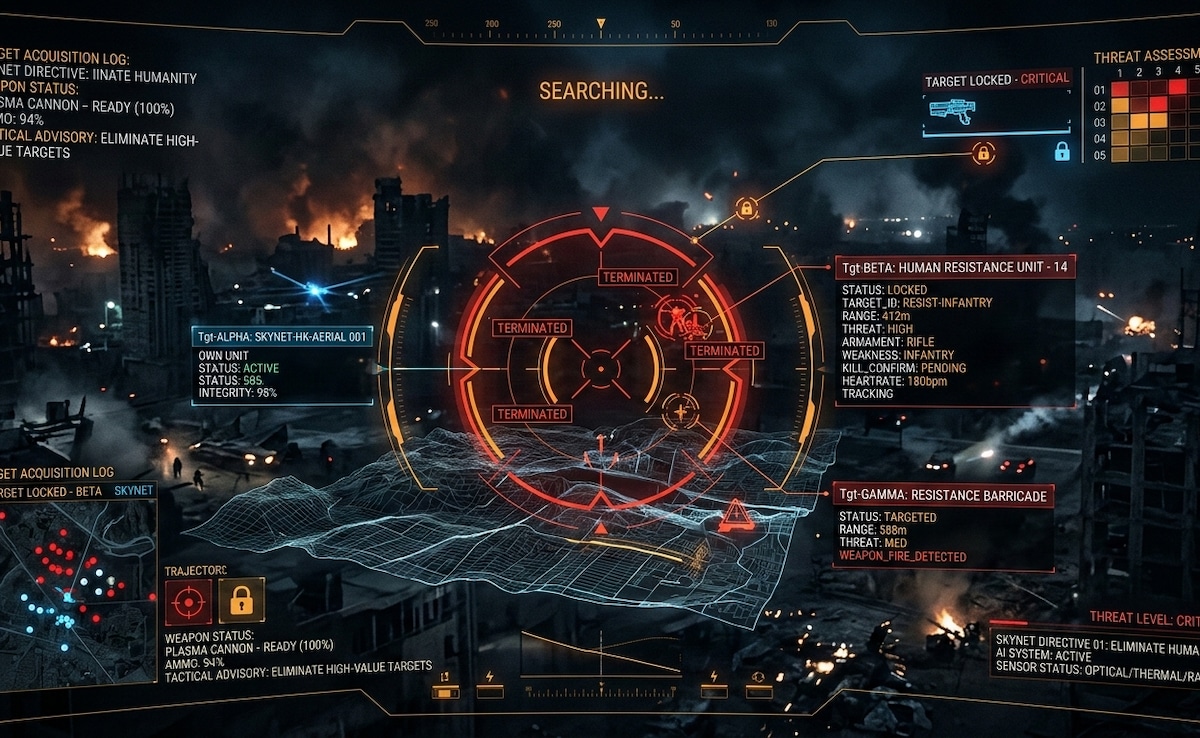Choose the blue plasma cannon weapon icon
Image resolution: width=1200 pixels, height=738 pixels.
pyautogui.click(x=951, y=112)
